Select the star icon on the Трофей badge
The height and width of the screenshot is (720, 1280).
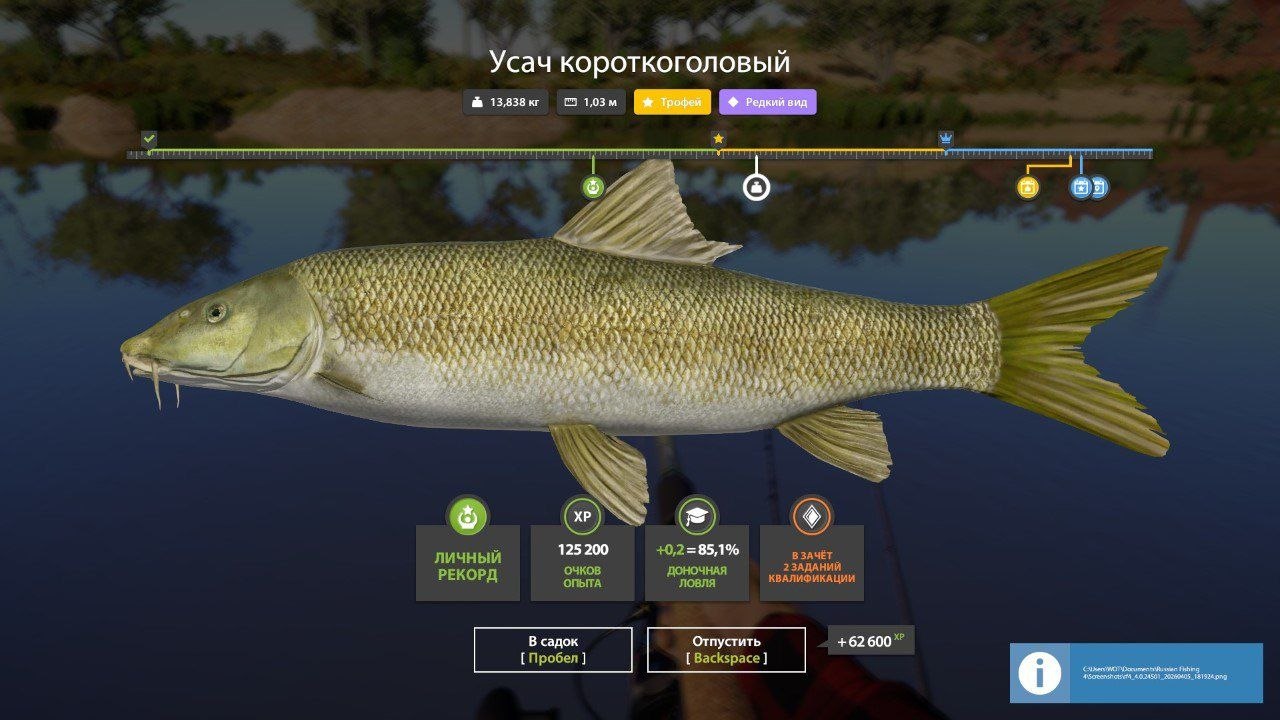click(x=648, y=101)
